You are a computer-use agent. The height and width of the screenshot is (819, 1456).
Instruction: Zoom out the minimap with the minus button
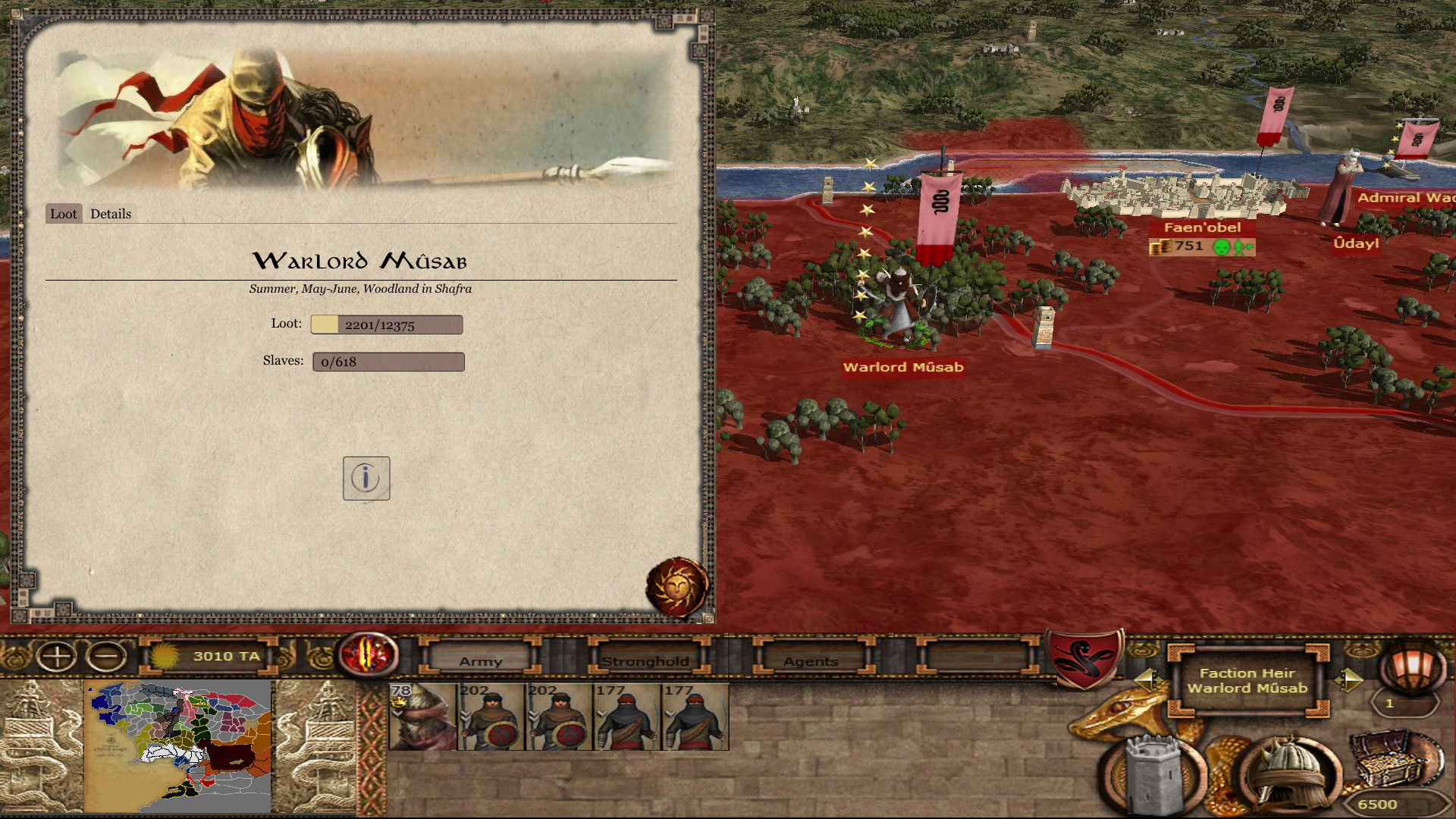106,656
